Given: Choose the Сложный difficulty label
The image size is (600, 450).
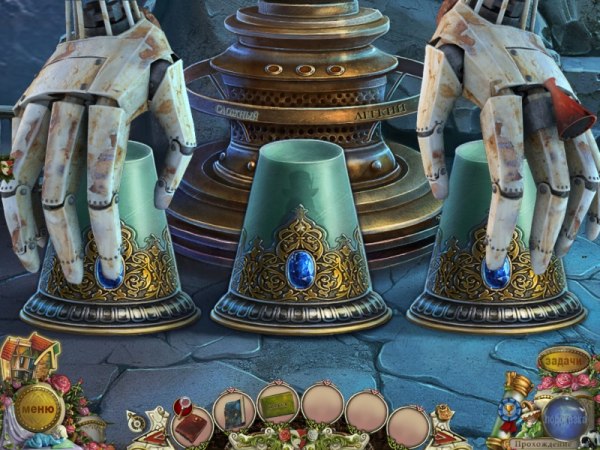Looking at the screenshot, I should pos(238,113).
